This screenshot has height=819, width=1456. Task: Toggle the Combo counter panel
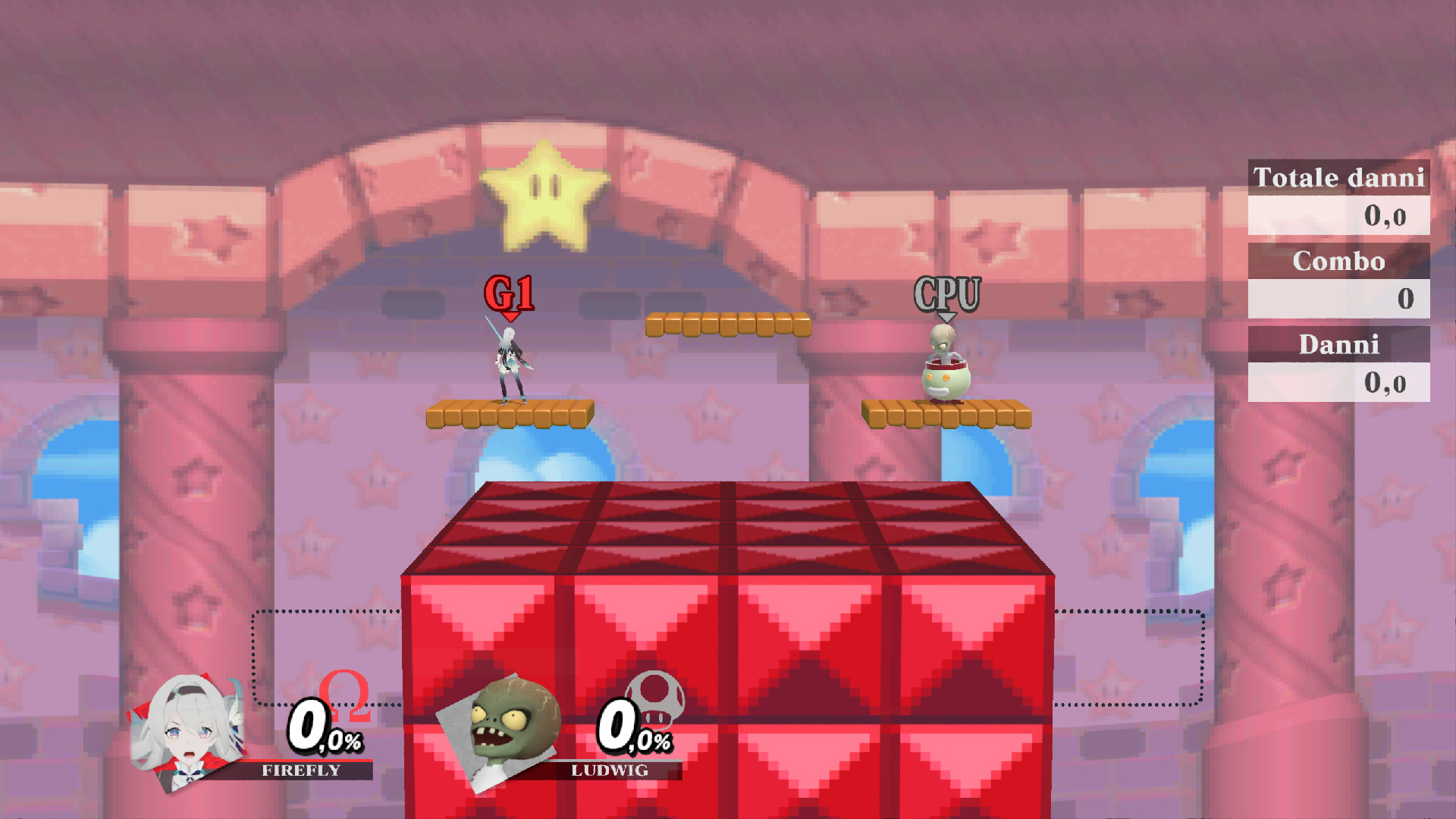pos(1338,262)
